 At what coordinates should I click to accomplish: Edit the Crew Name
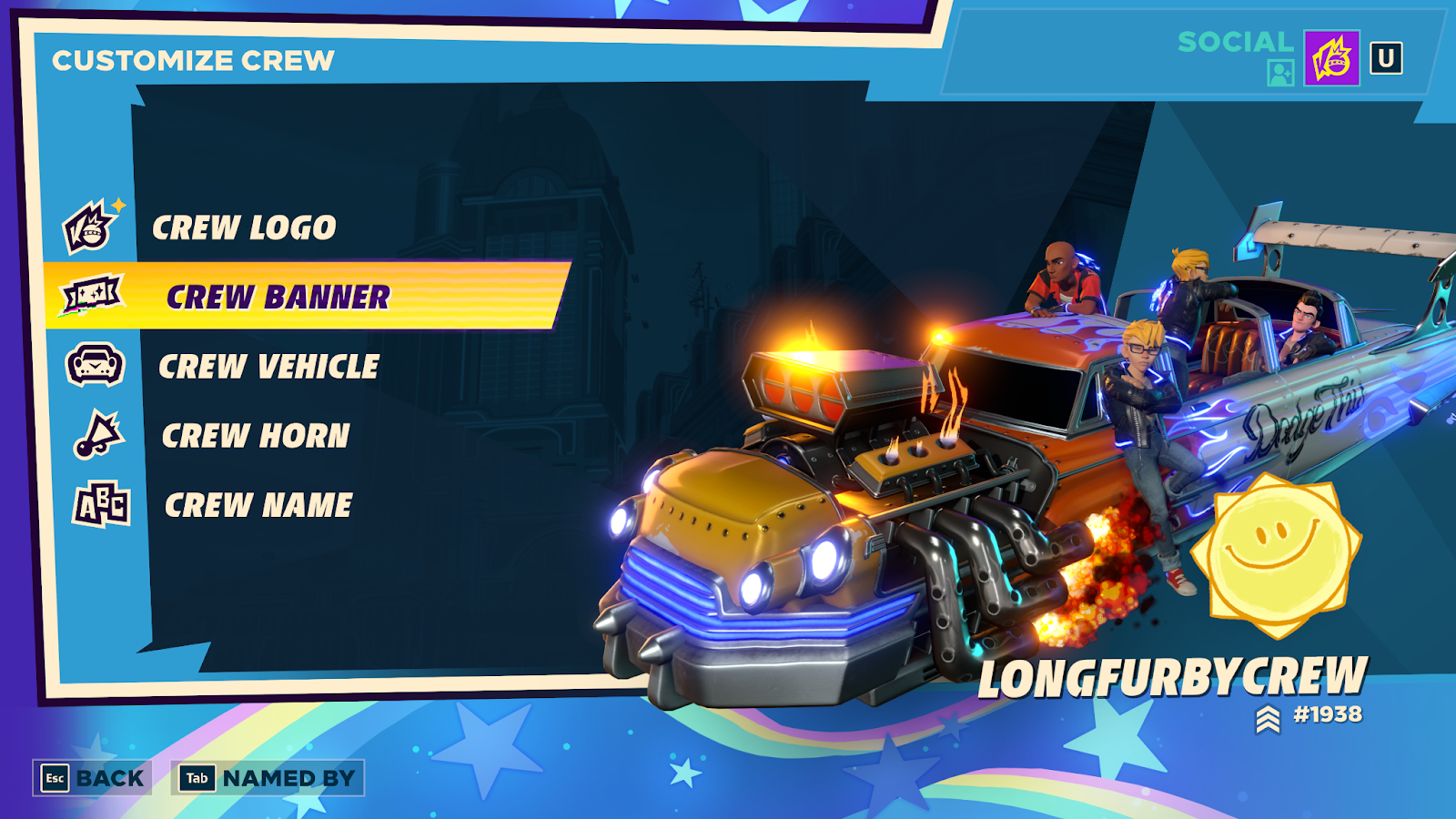[x=258, y=505]
